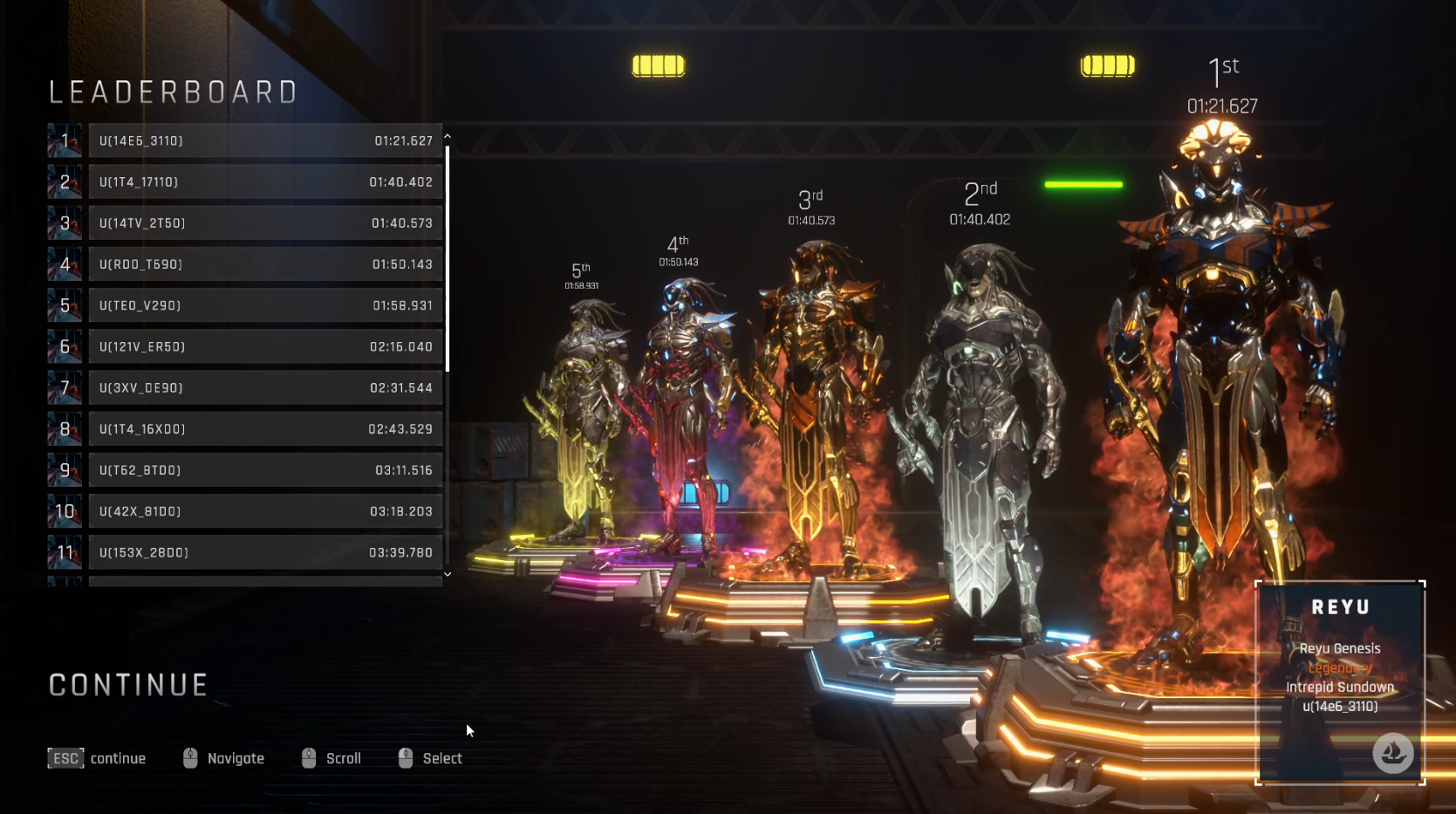The height and width of the screenshot is (814, 1456).
Task: Select tenth place row U(42X_81D0)
Action: 265,511
